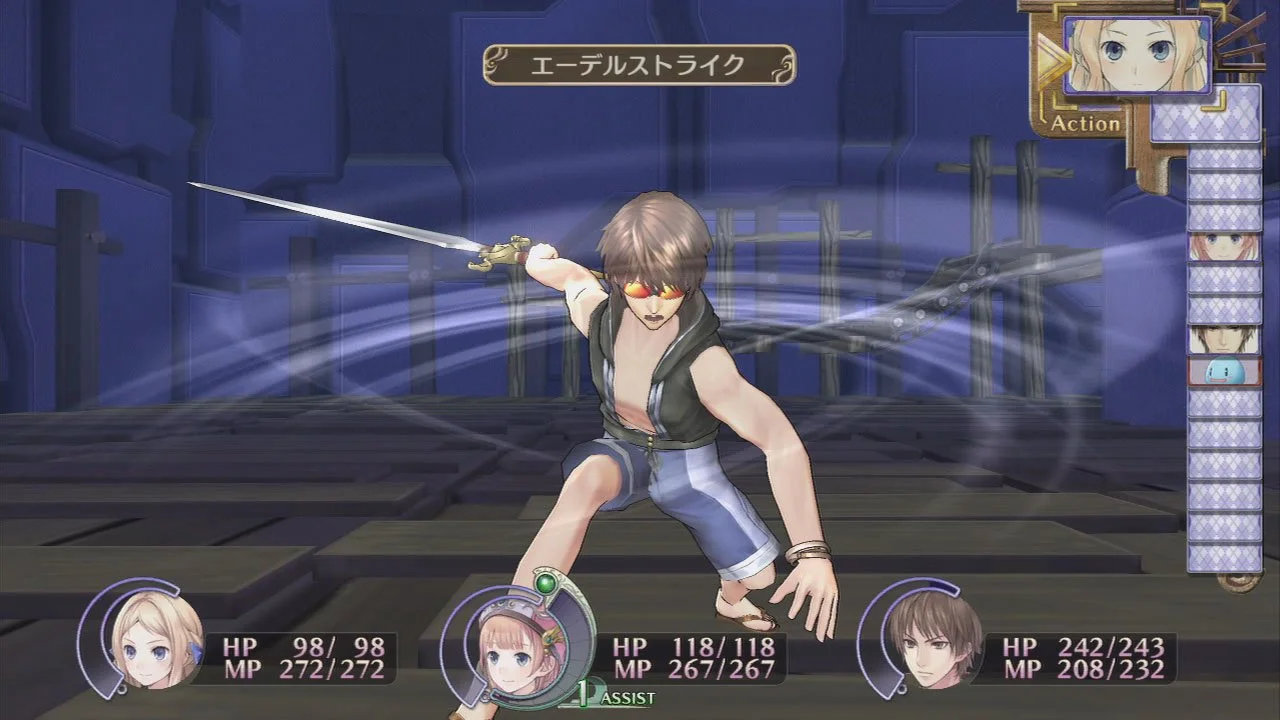Select the blonde girl's portrait in the Action panel
1280x720 pixels.
(1138, 55)
